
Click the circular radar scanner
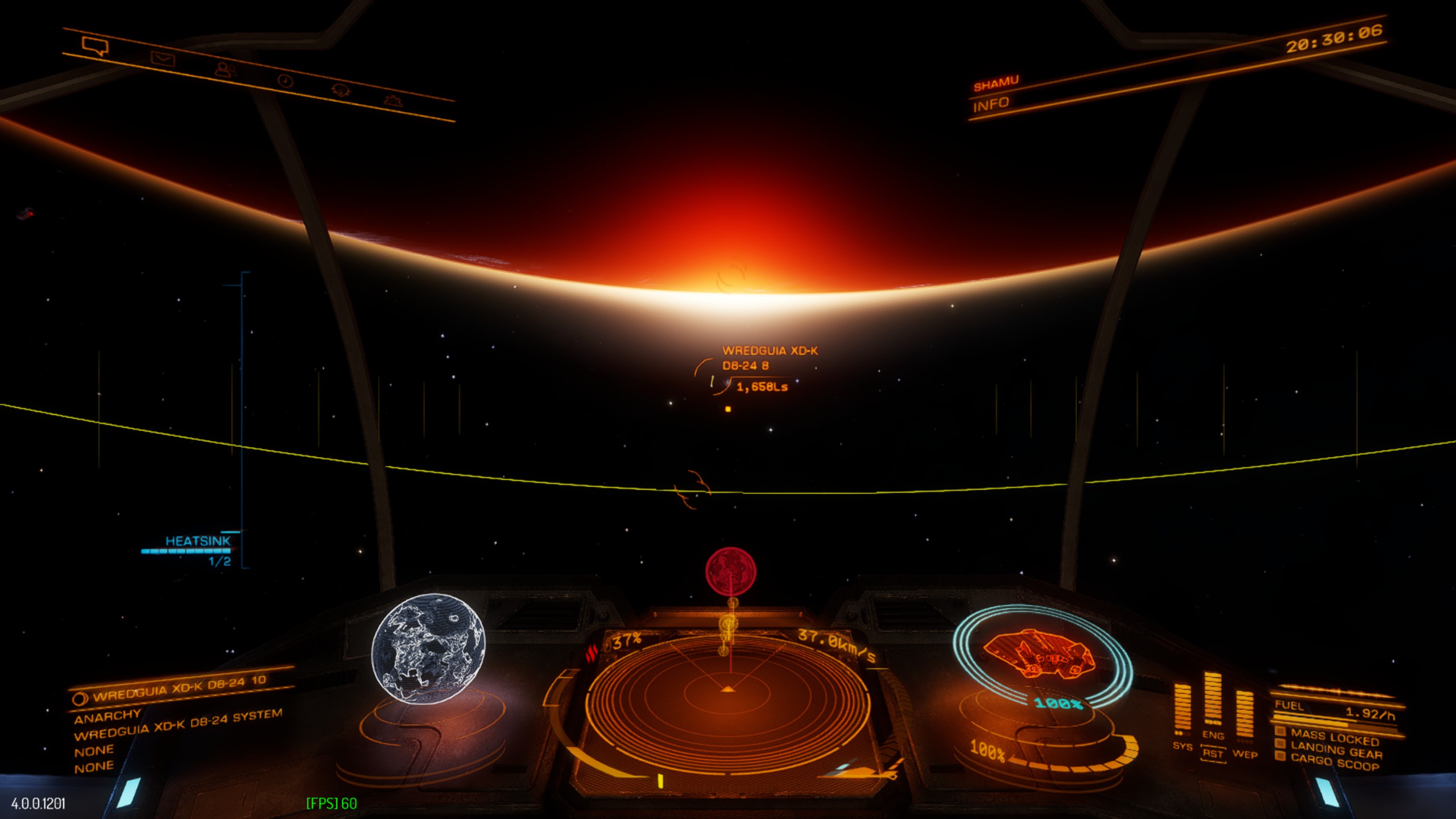click(x=727, y=697)
